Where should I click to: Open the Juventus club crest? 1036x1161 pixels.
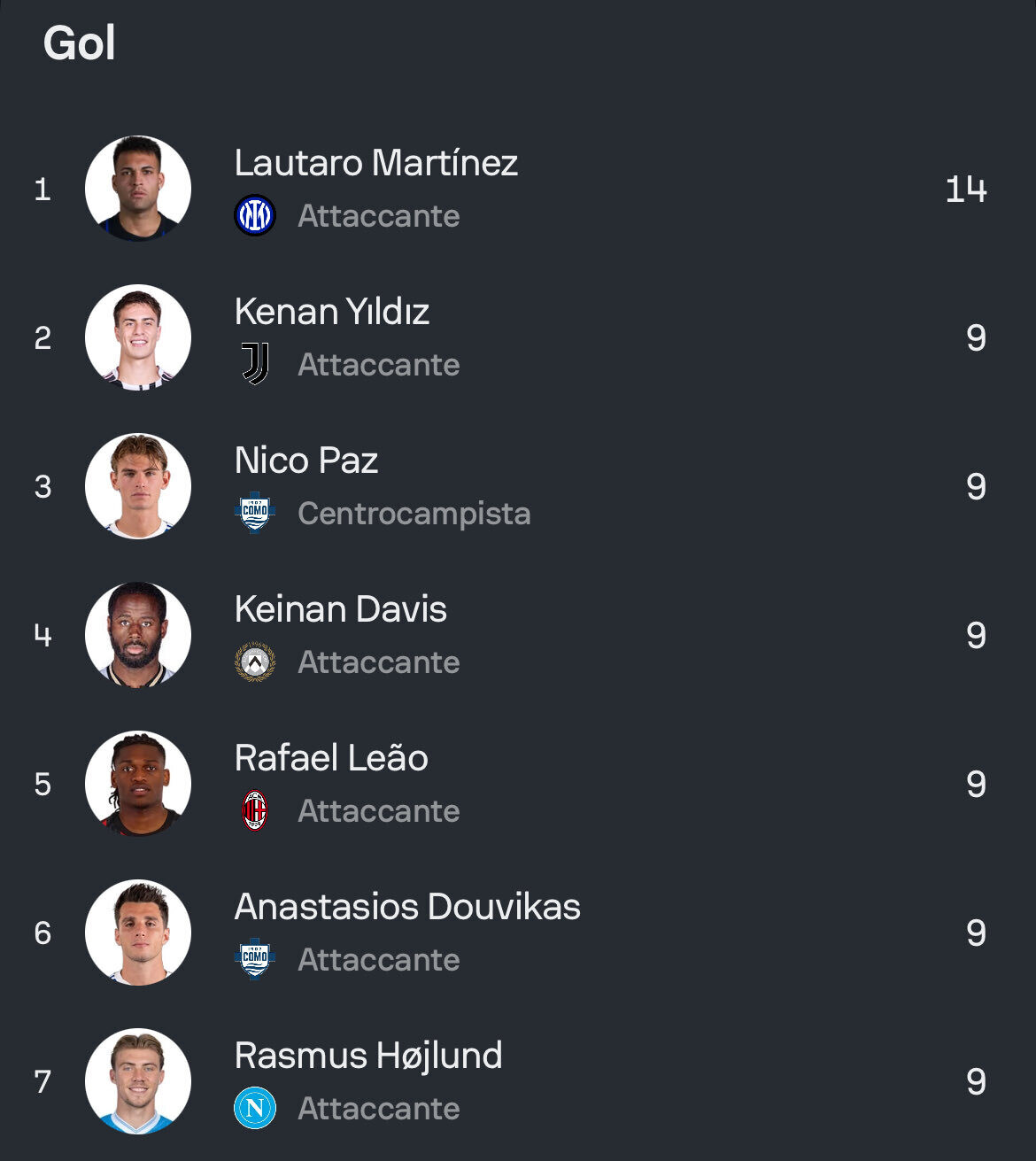pyautogui.click(x=255, y=364)
